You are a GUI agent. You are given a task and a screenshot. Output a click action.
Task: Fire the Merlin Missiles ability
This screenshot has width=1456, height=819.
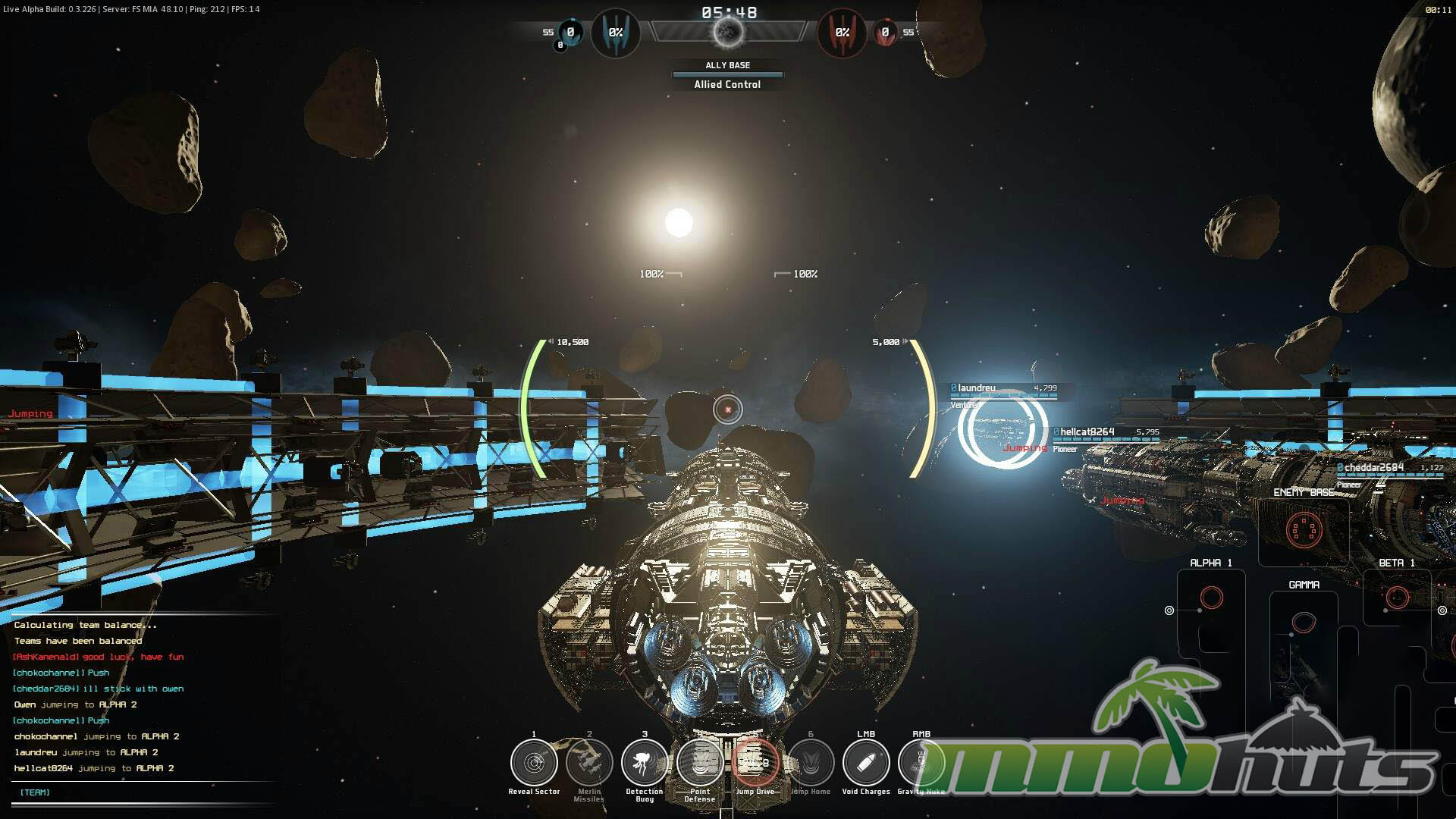point(589,763)
